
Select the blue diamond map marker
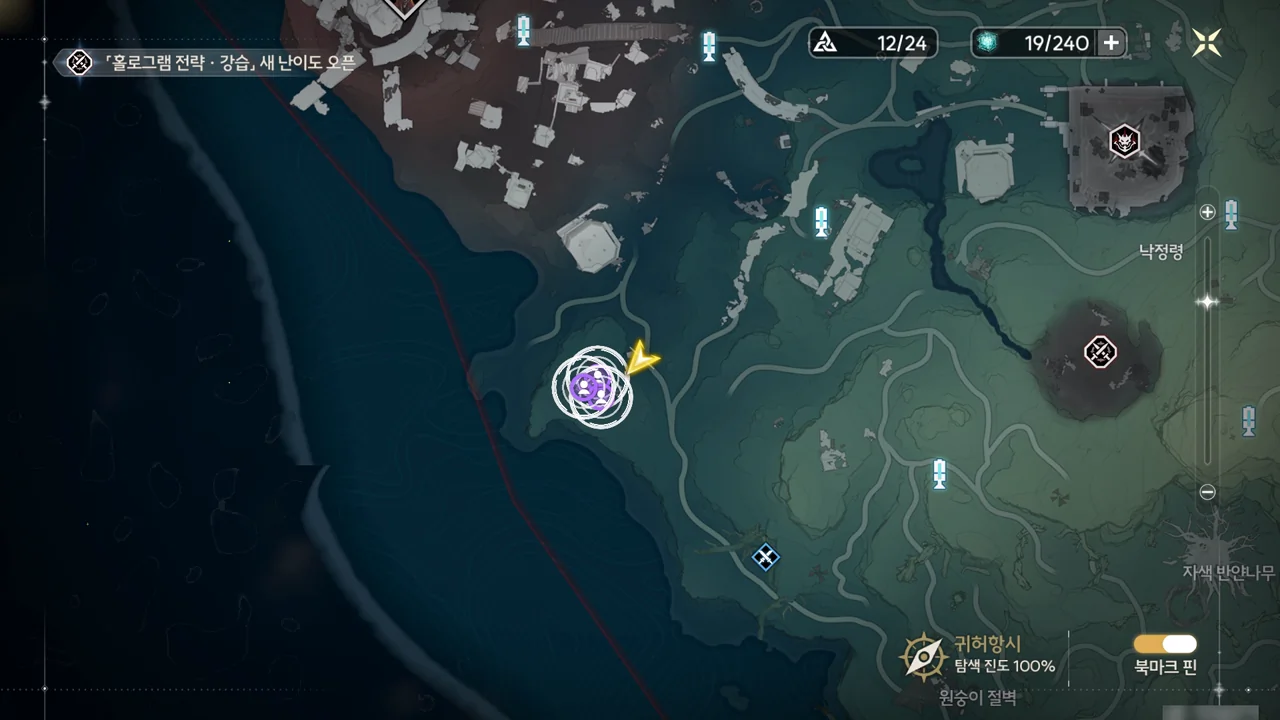click(x=765, y=557)
